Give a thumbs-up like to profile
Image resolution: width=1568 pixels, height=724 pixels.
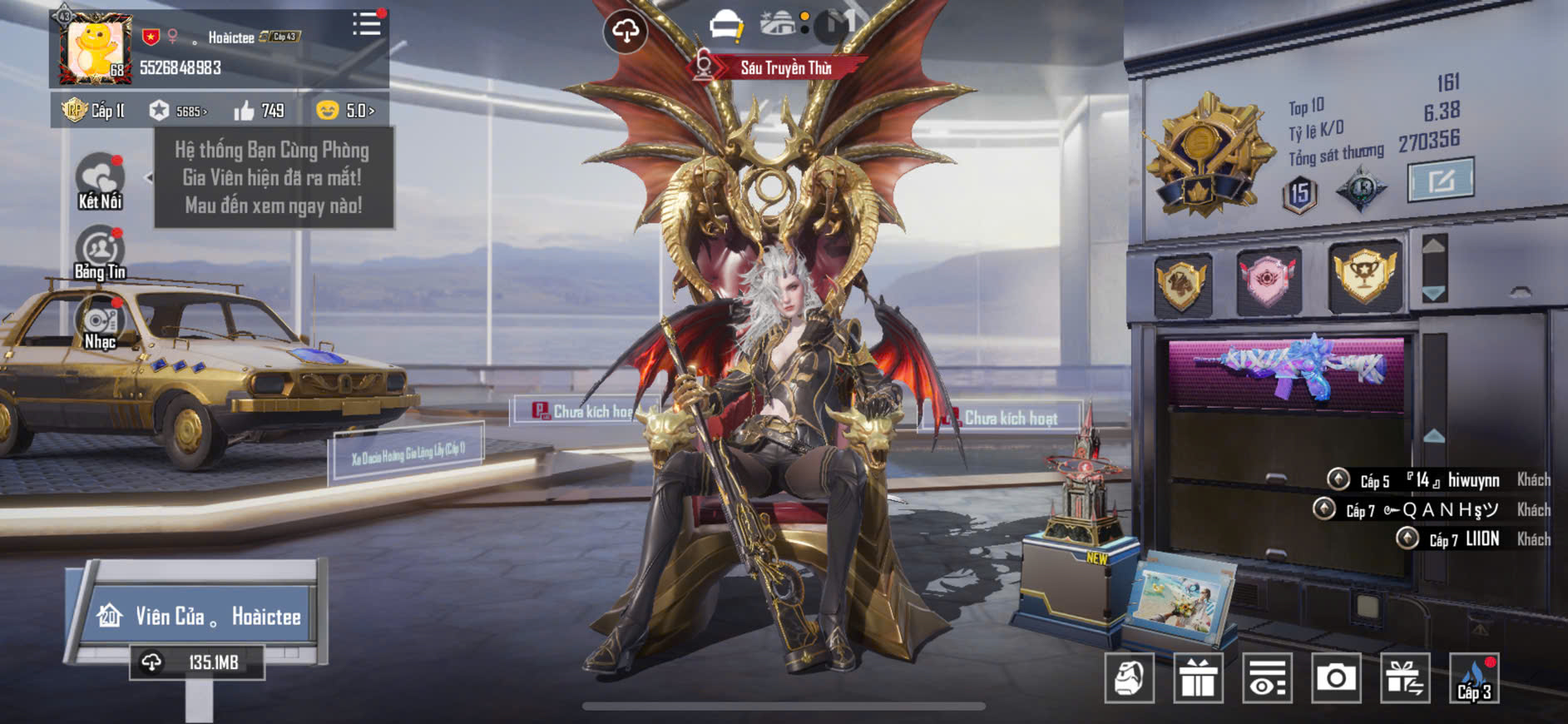pyautogui.click(x=245, y=111)
